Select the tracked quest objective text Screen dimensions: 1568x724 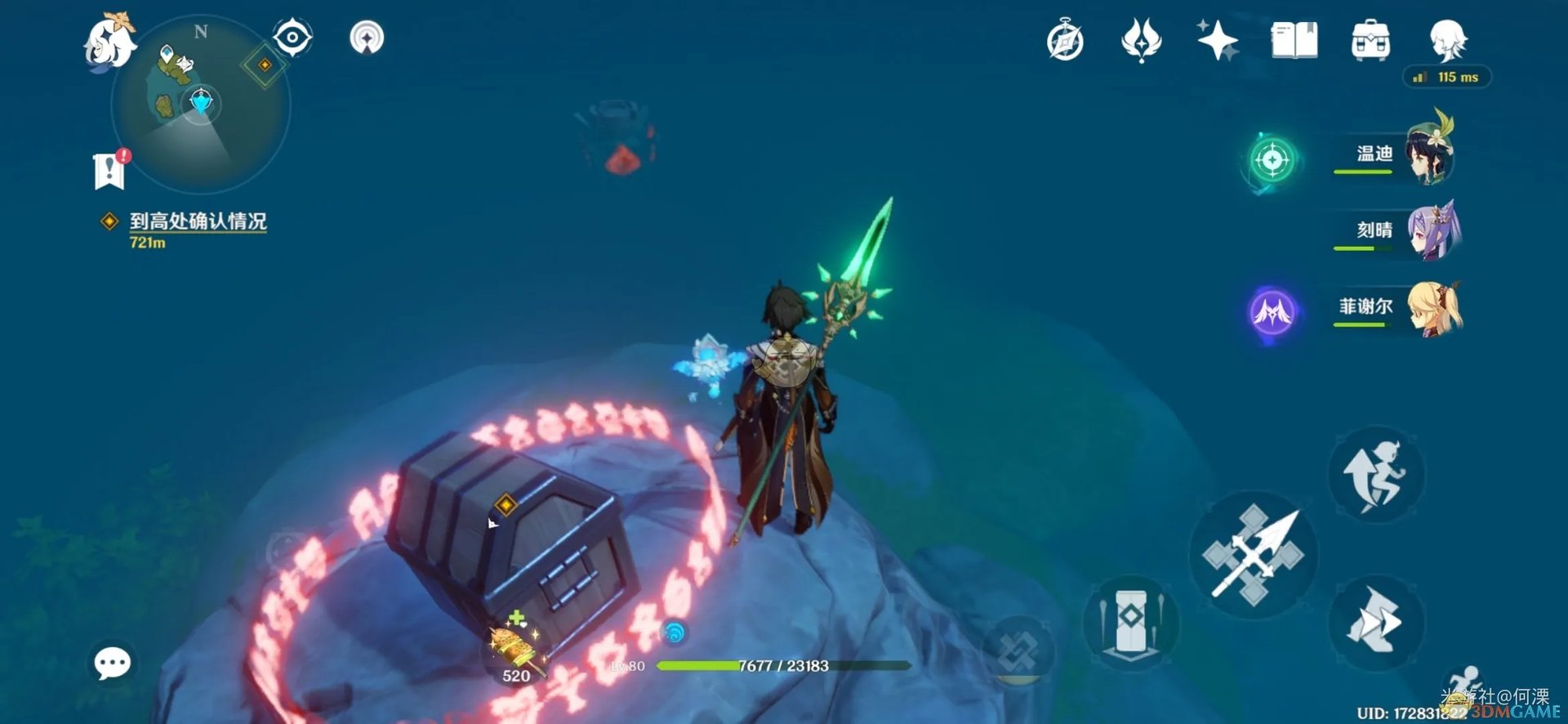[198, 221]
